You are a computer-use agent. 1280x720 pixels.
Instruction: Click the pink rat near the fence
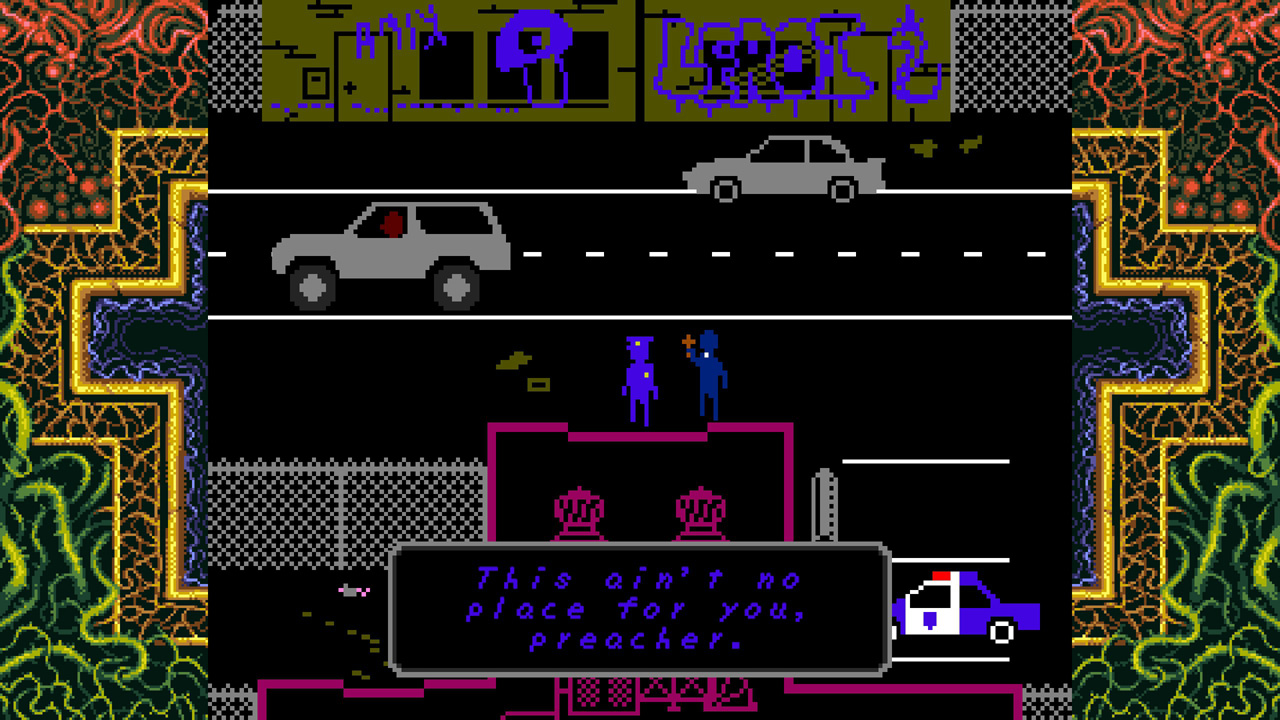coord(355,590)
